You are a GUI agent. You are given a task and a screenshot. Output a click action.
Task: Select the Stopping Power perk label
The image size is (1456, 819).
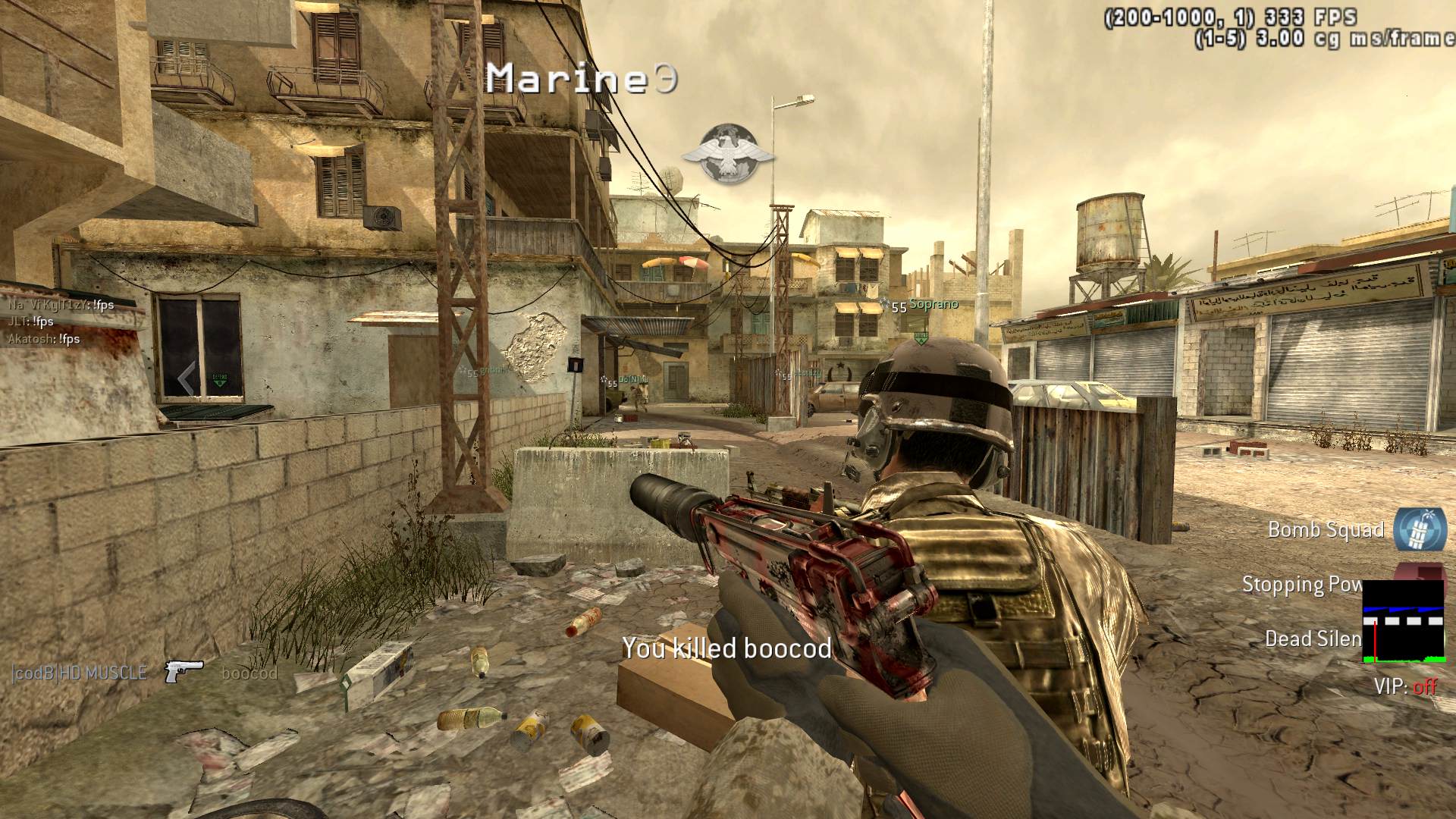click(1301, 585)
